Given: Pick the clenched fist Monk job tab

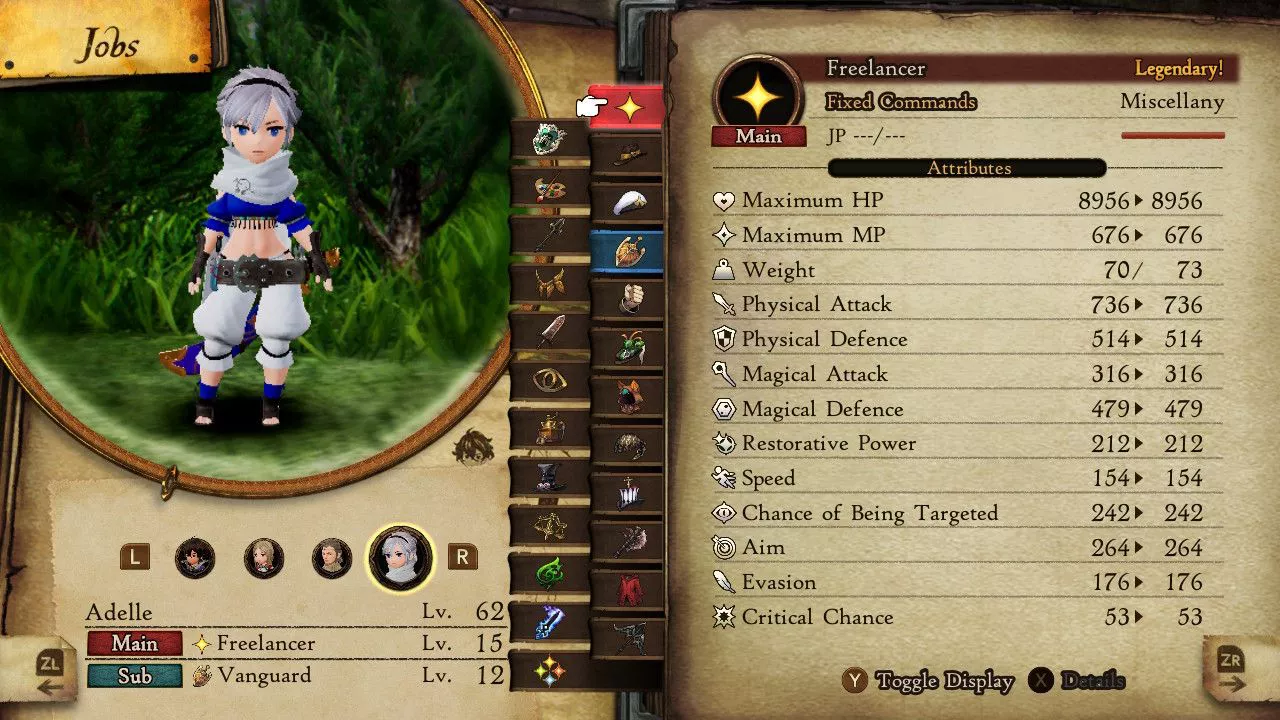Looking at the screenshot, I should click(628, 299).
